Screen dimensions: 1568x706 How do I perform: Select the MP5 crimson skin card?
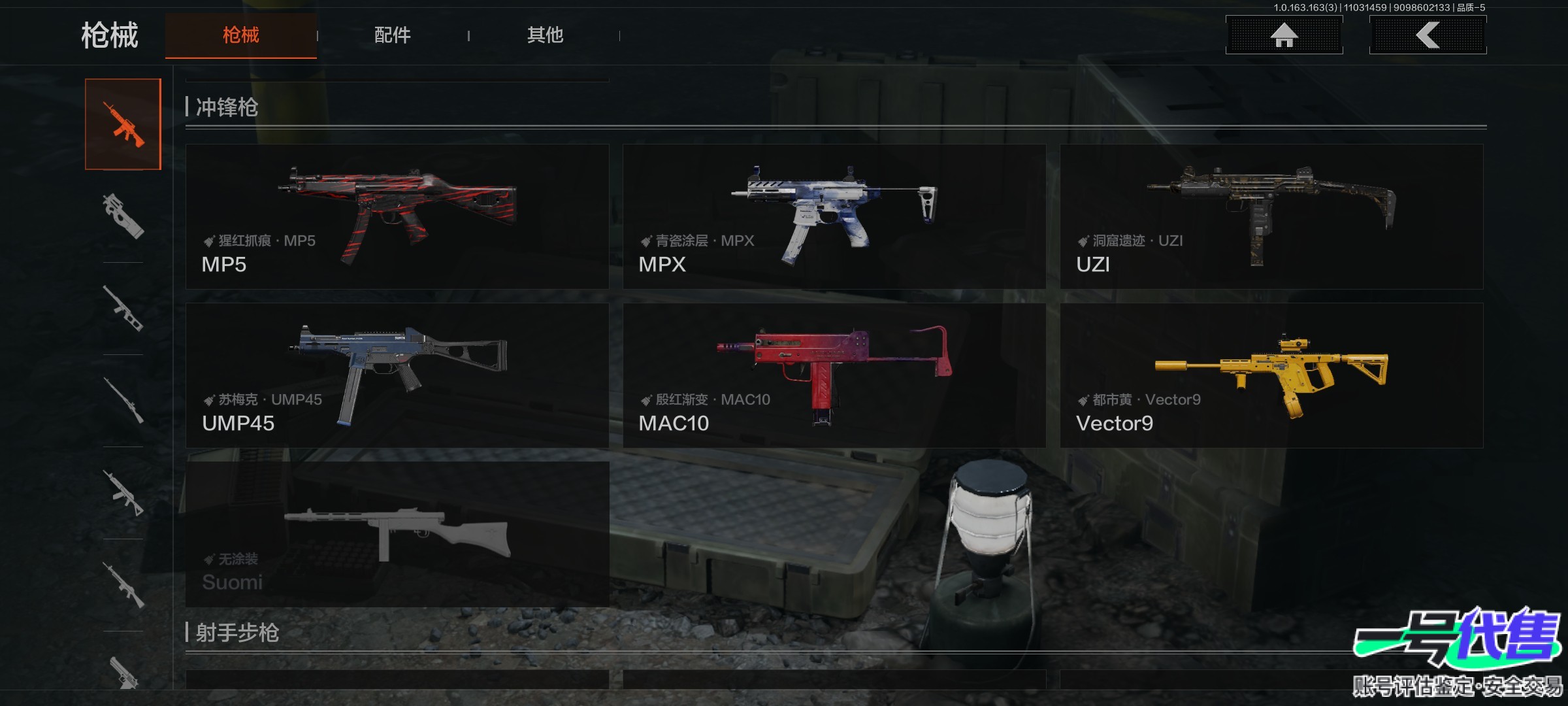coord(397,216)
